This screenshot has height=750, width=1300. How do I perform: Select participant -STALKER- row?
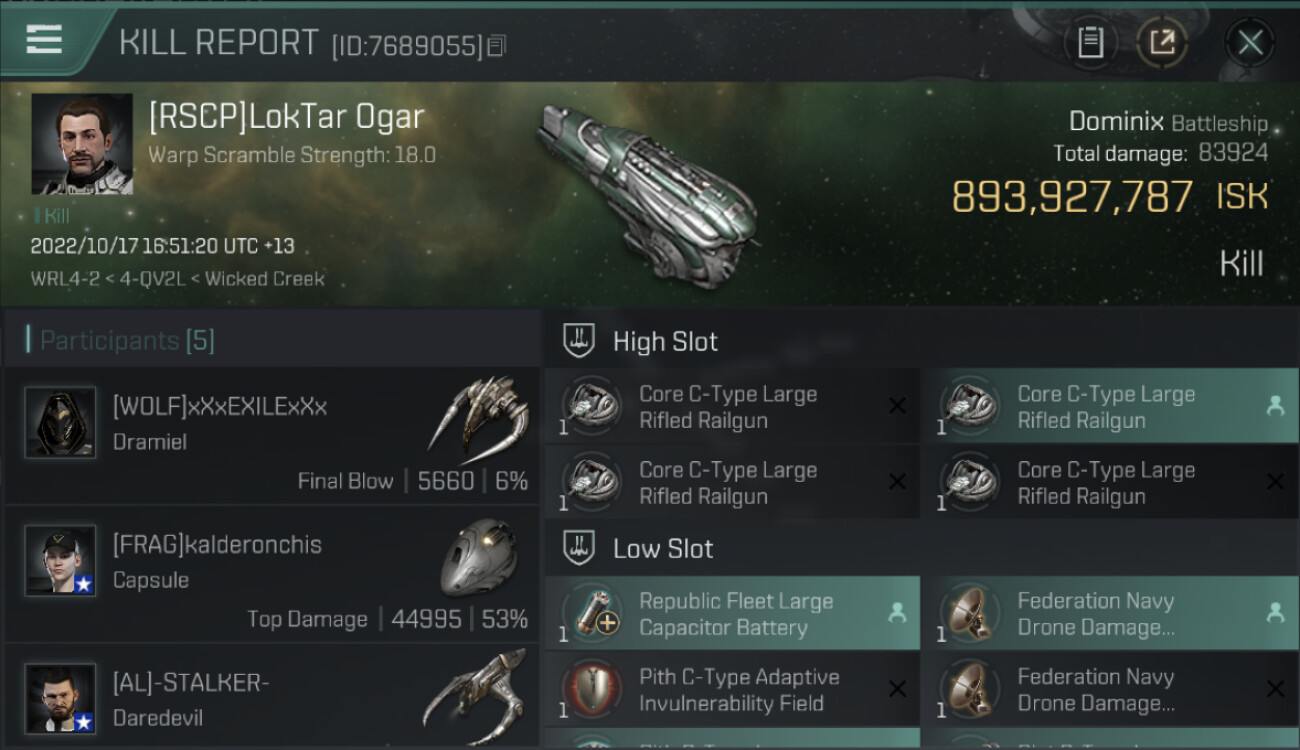point(271,698)
